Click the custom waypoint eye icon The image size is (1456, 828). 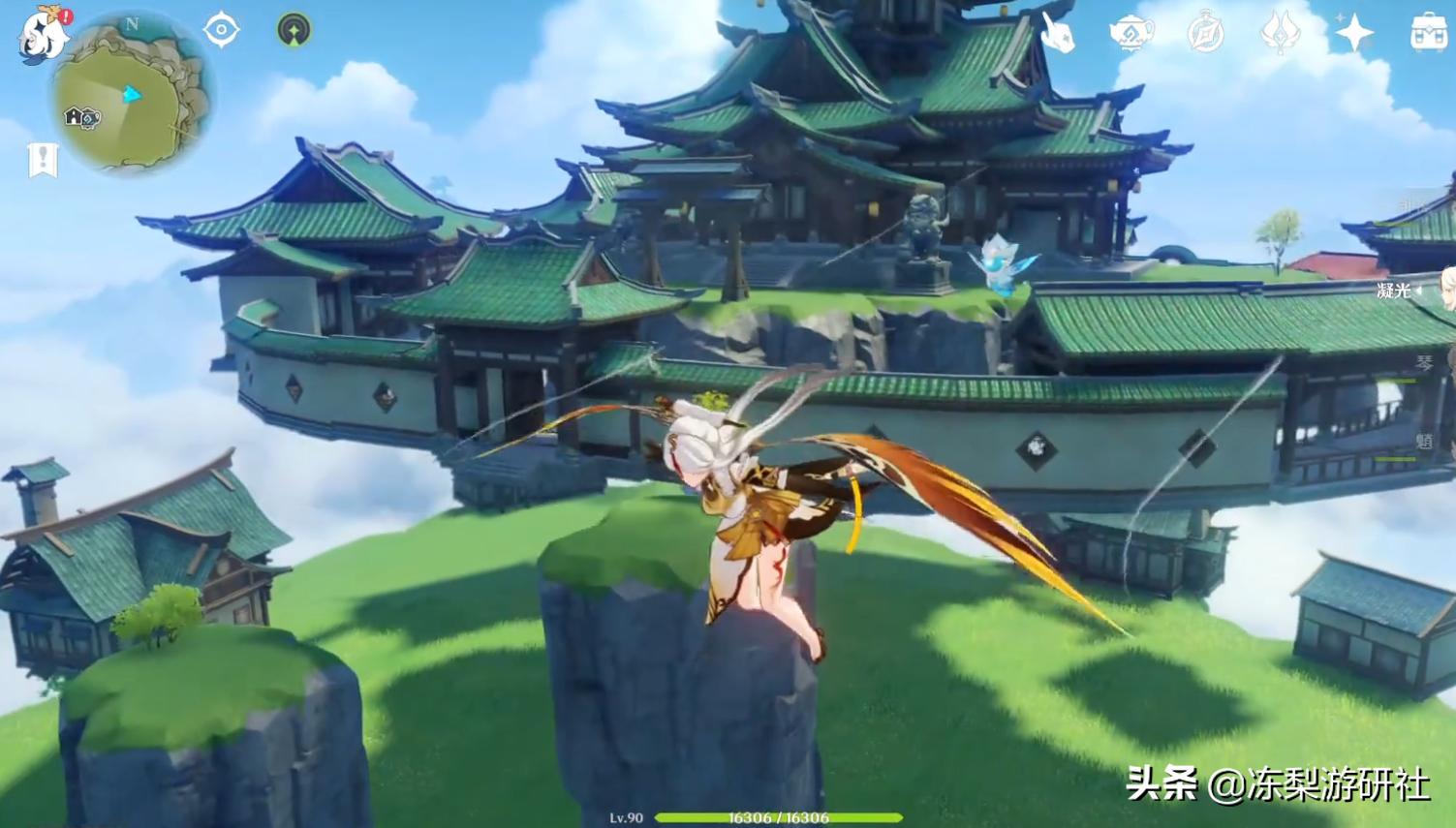[221, 29]
